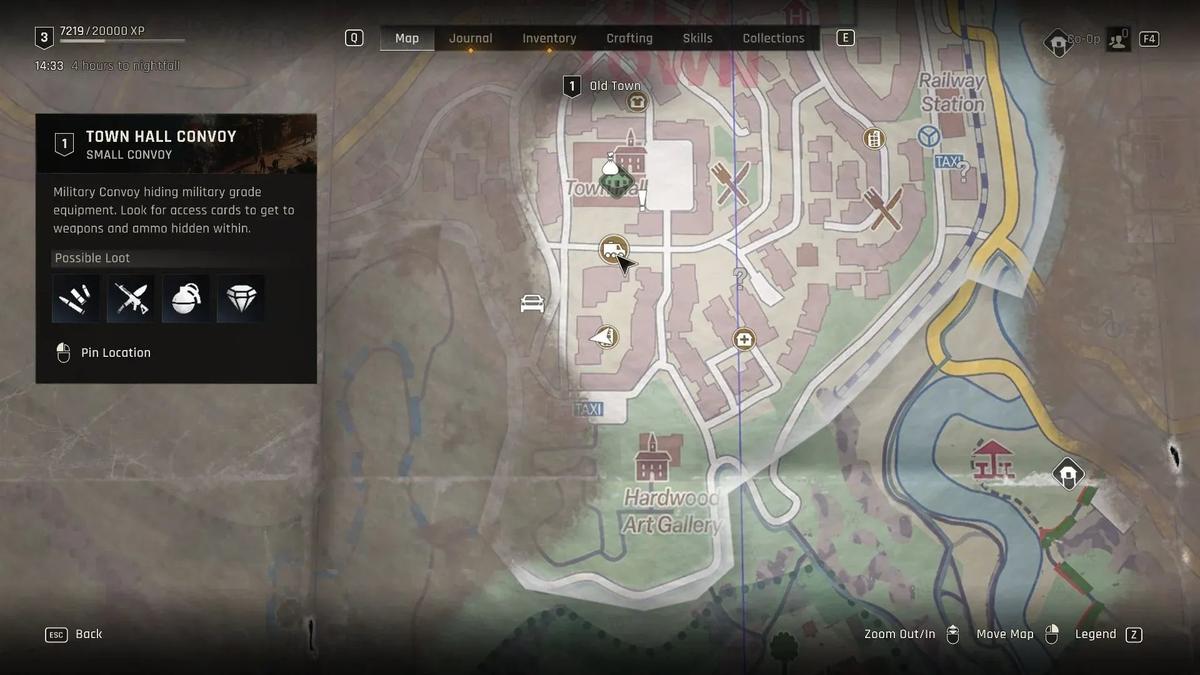Click the Railway Station steering wheel marker
Image resolution: width=1200 pixels, height=675 pixels.
click(x=929, y=136)
